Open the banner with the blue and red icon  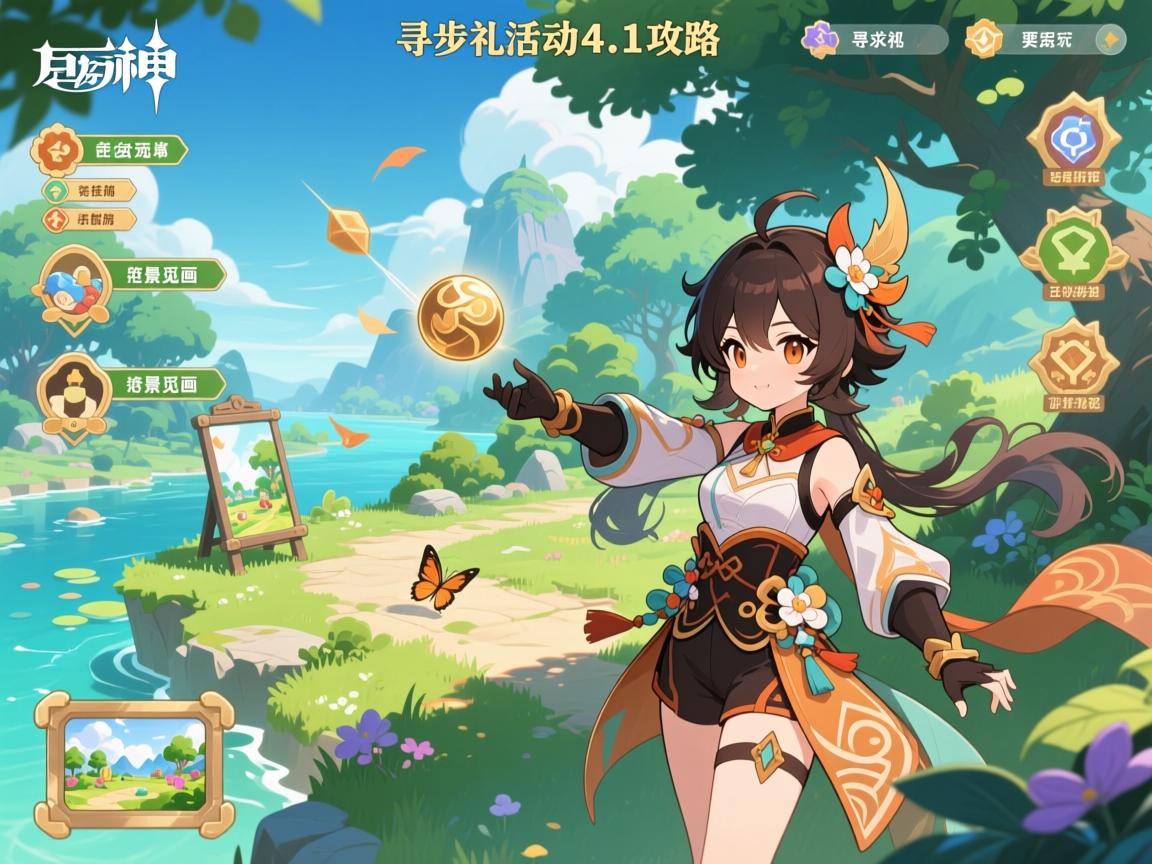tap(130, 277)
